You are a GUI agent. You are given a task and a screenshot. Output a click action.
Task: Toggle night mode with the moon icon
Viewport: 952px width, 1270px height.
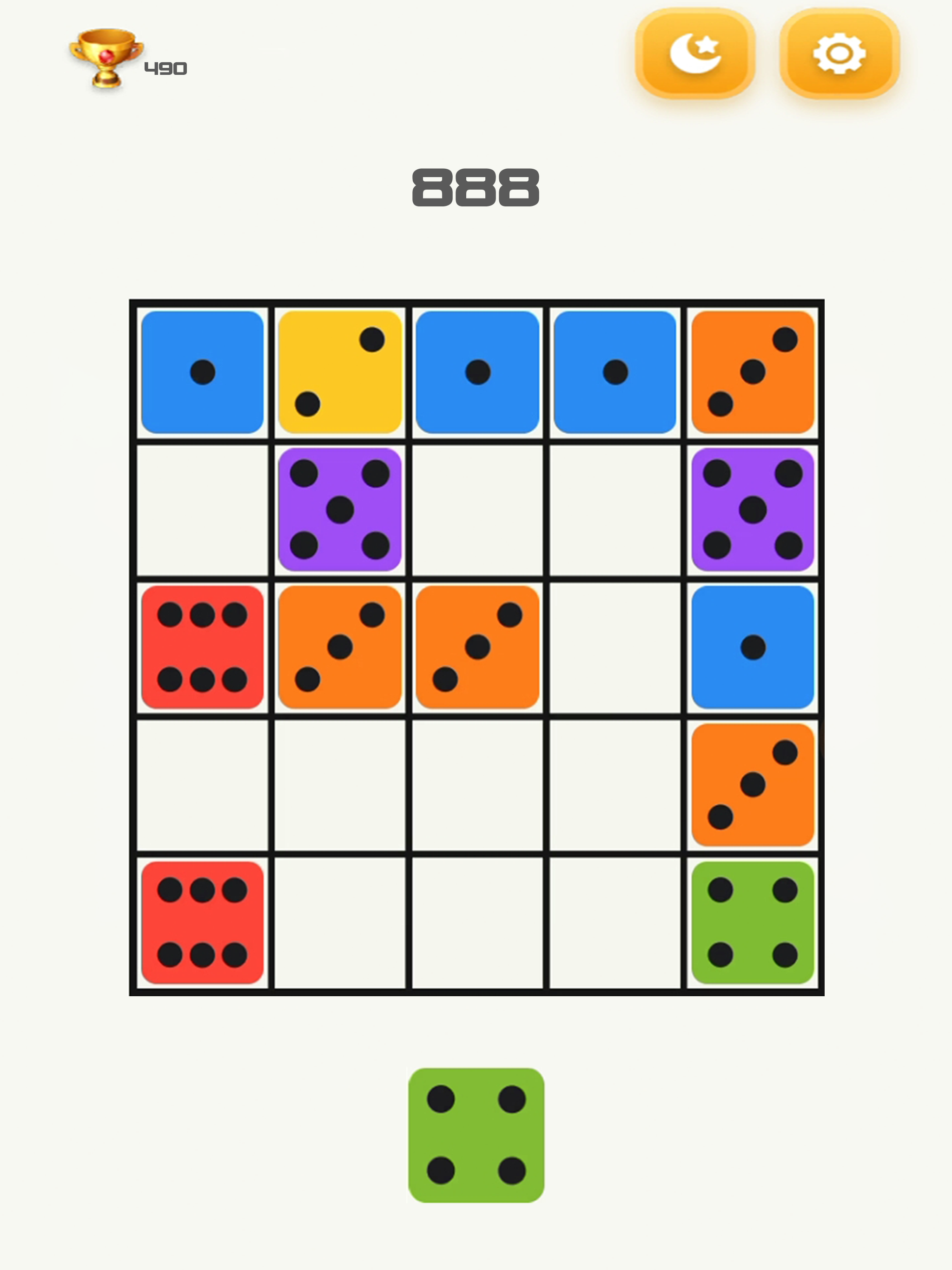(x=695, y=53)
